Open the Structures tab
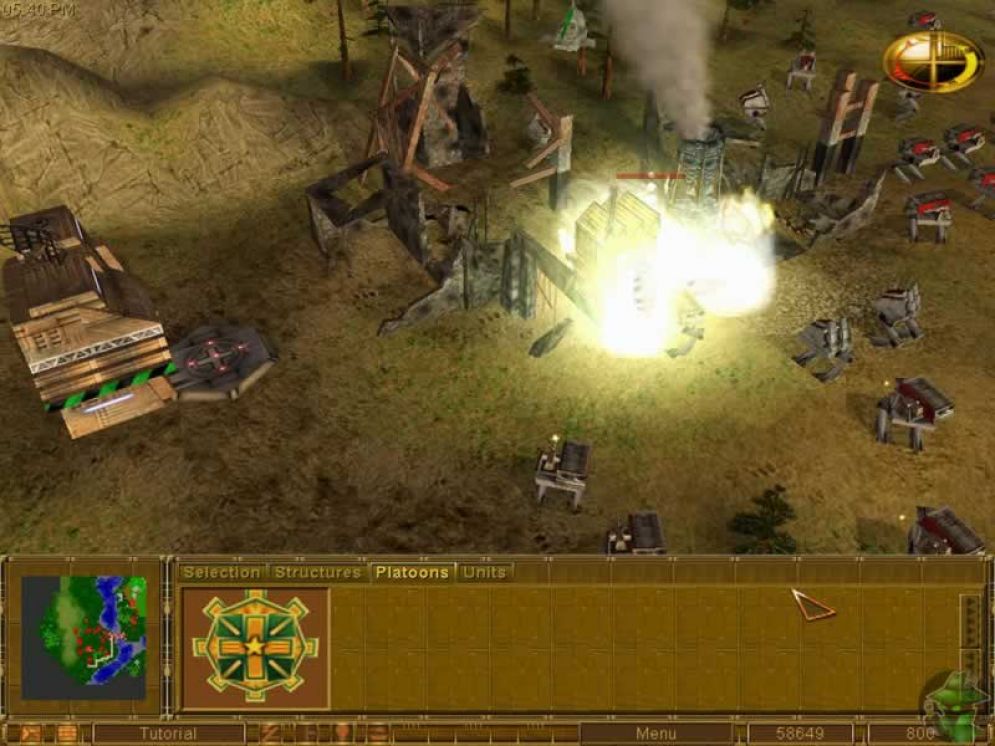995x746 pixels. coord(317,572)
